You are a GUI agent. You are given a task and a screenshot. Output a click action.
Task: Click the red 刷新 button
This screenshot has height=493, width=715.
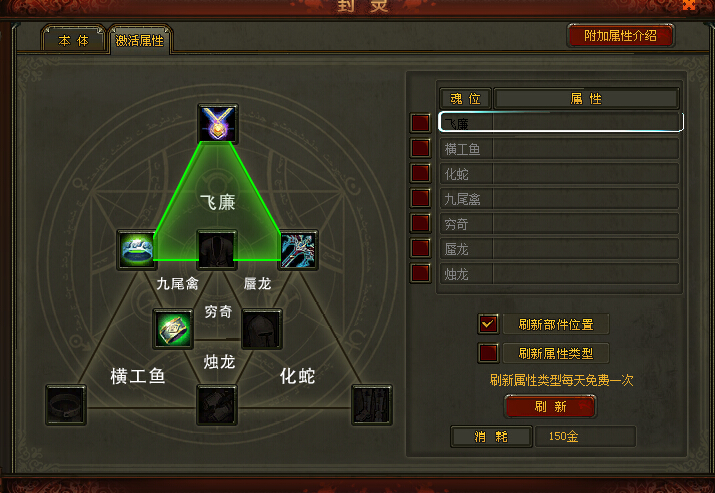[x=550, y=407]
